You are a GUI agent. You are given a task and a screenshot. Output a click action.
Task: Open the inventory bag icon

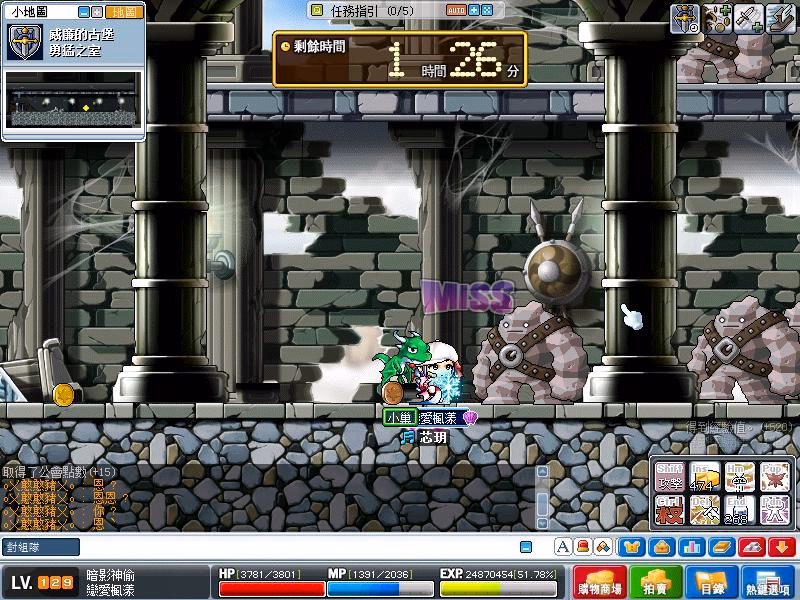[660, 547]
